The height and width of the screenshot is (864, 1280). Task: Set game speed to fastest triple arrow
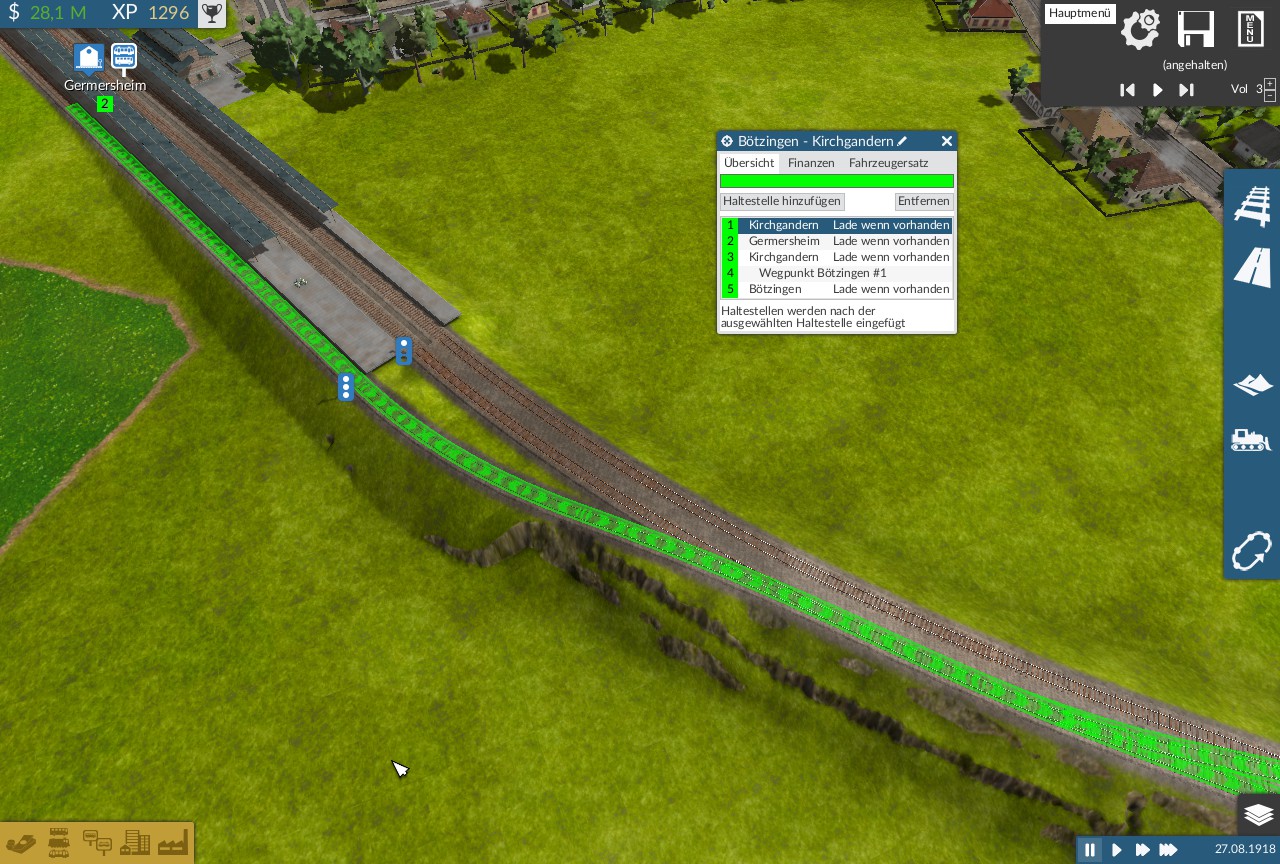pos(1168,850)
